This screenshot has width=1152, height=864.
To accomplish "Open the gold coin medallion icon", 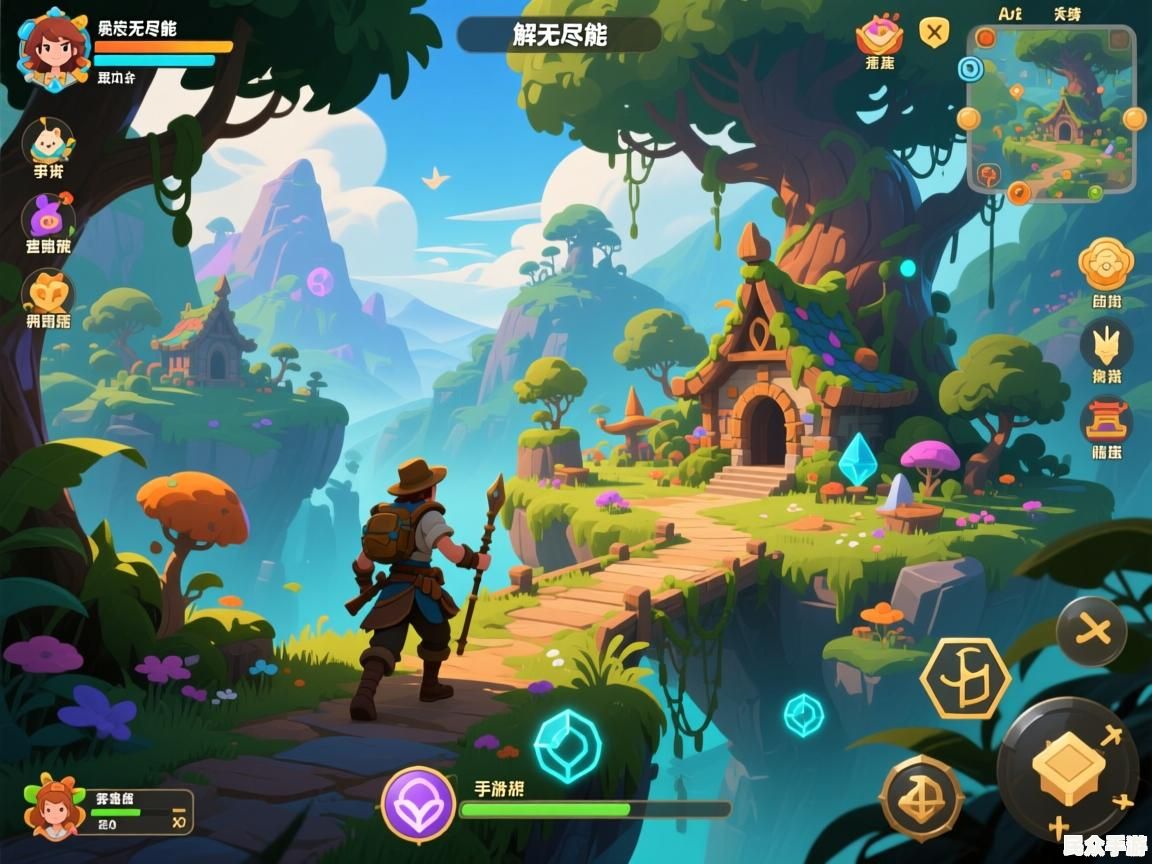I will 1105,263.
